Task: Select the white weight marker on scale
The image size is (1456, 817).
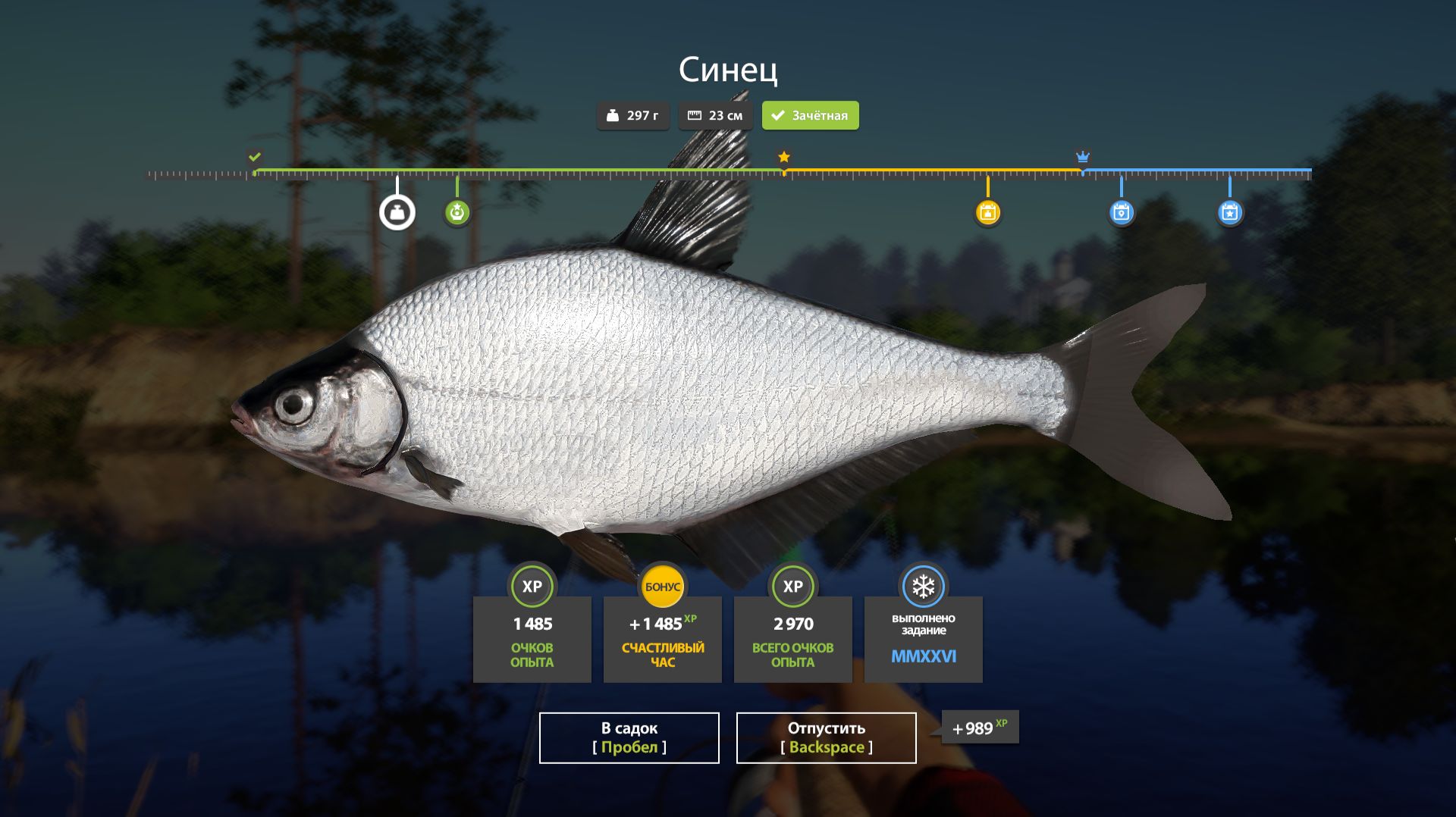Action: coord(397,212)
